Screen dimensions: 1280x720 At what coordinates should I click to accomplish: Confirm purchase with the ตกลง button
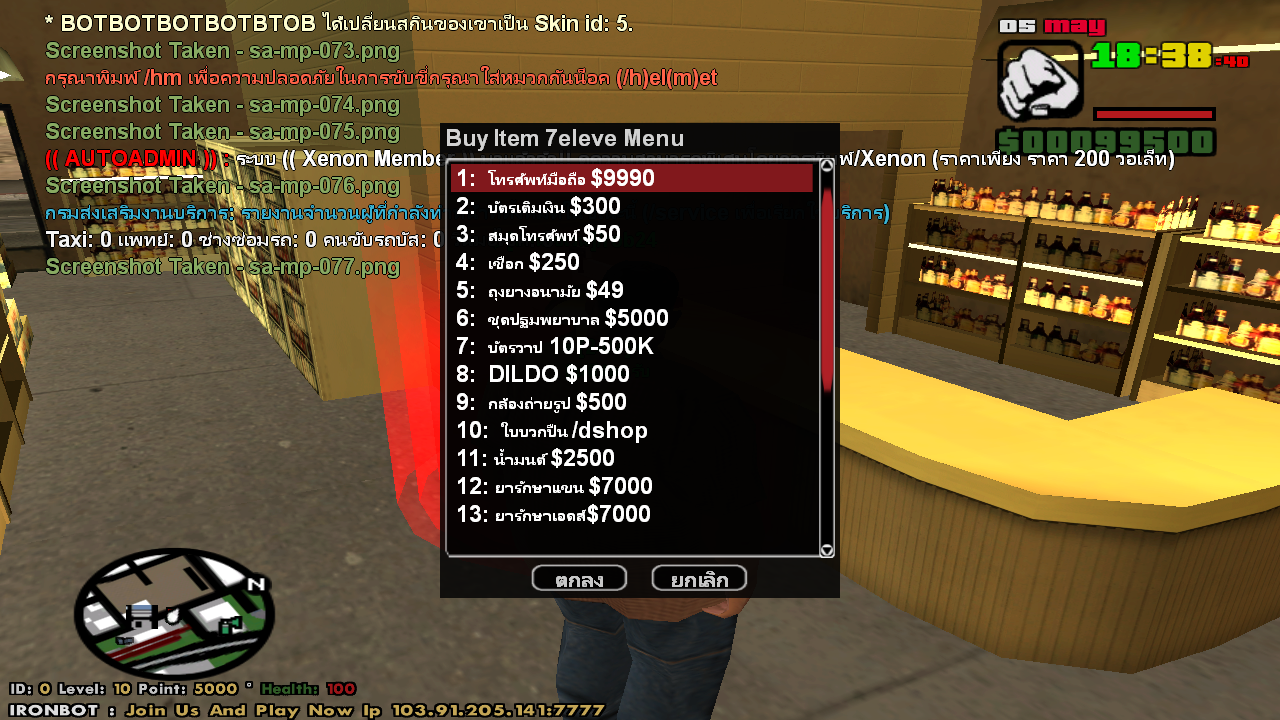[579, 579]
